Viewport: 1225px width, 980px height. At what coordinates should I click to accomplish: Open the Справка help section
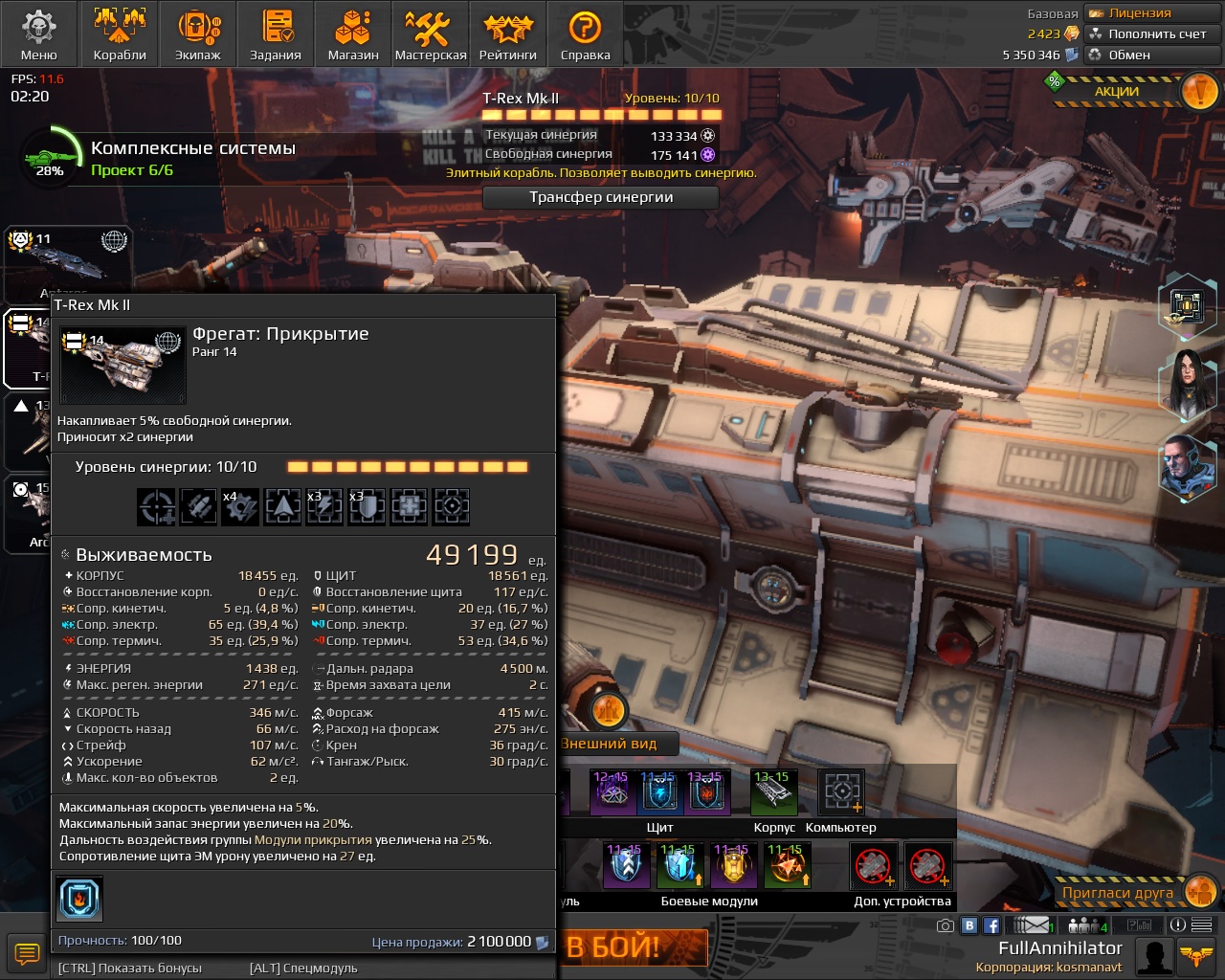pos(585,34)
